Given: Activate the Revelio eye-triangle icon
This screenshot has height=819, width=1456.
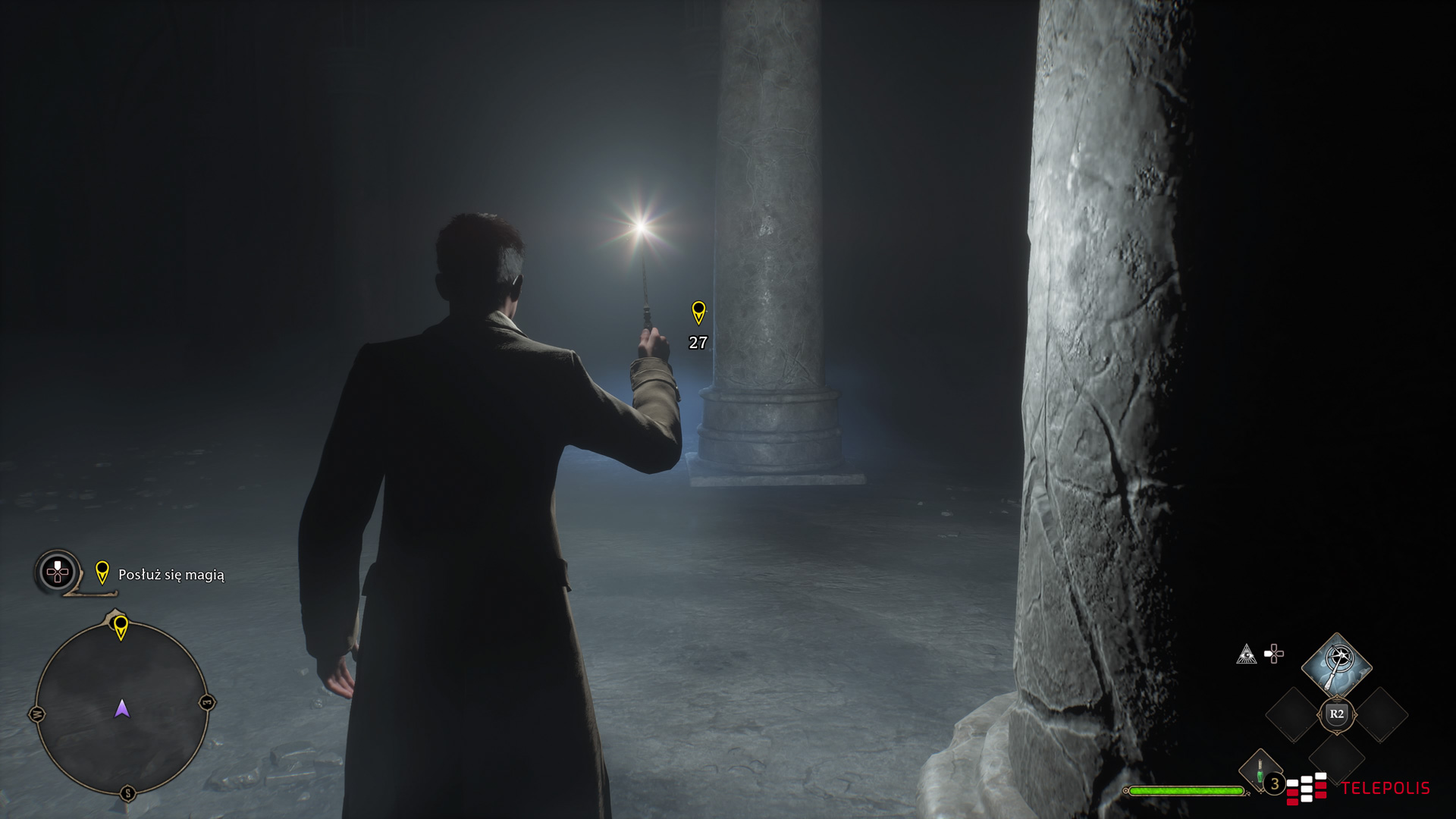Looking at the screenshot, I should [1246, 654].
